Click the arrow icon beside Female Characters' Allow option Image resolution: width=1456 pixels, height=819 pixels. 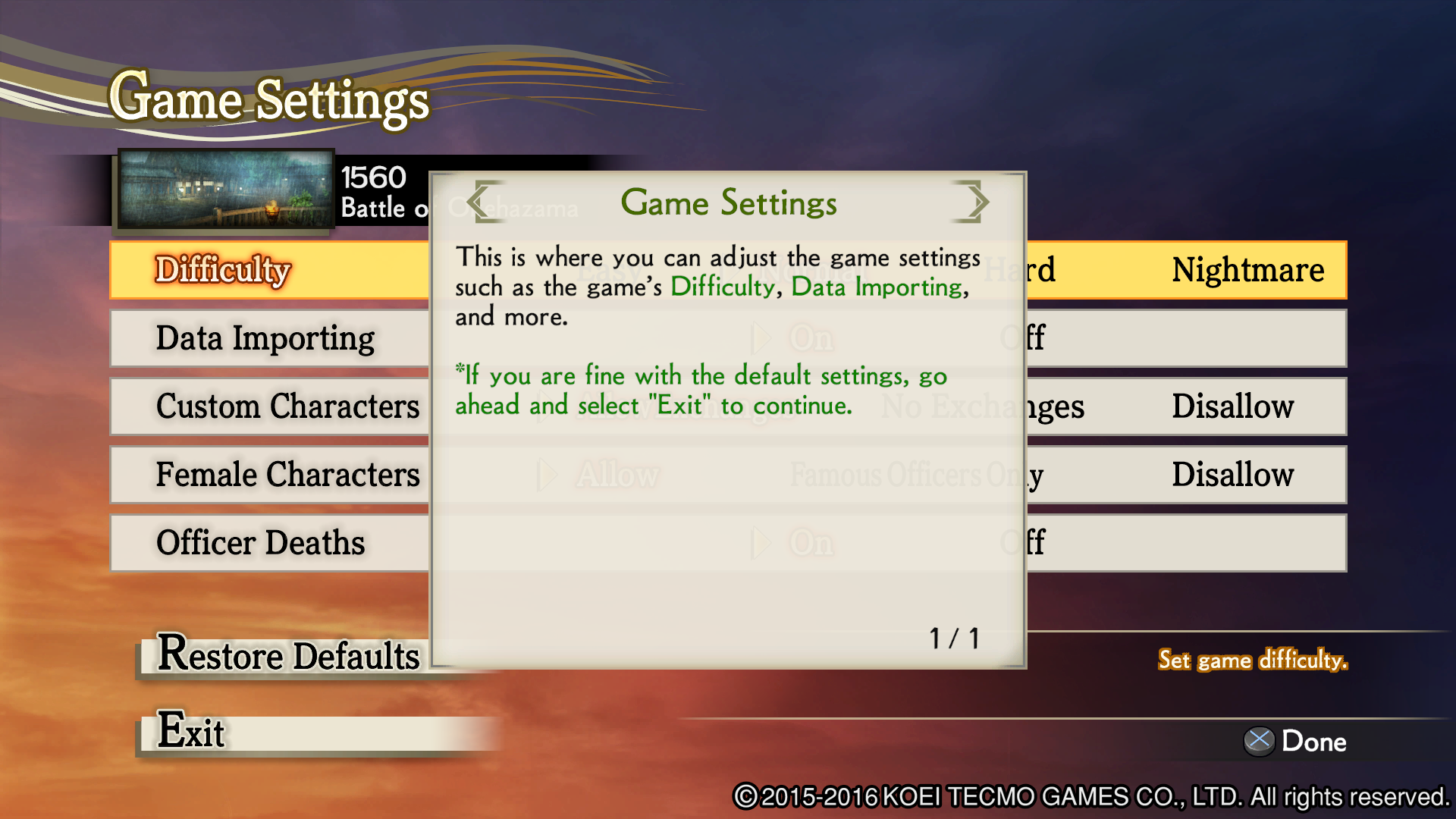click(x=548, y=475)
